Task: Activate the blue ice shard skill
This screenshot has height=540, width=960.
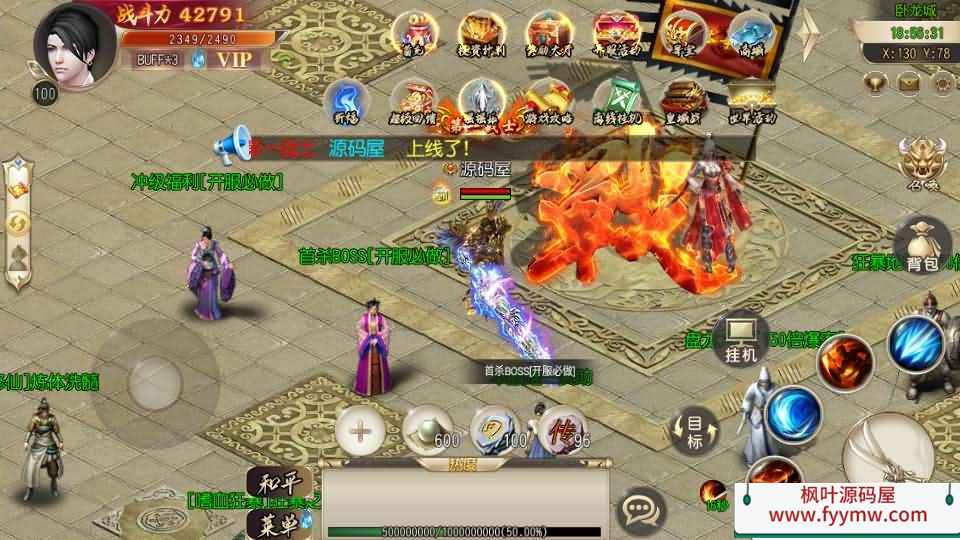Action: pos(916,343)
